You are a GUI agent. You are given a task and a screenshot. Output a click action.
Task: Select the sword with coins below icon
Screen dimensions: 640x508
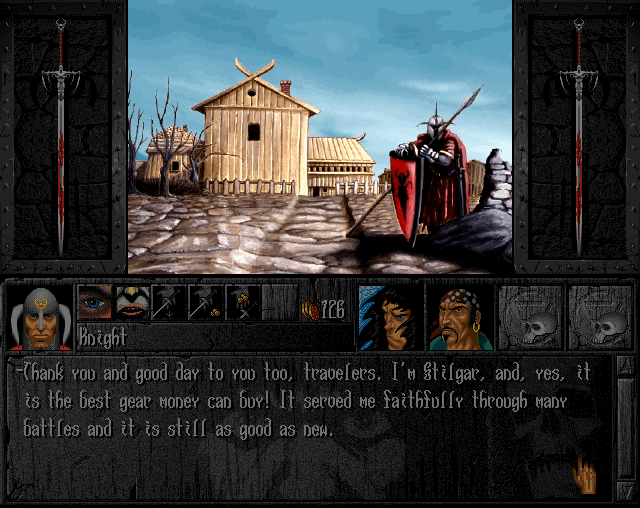click(x=206, y=302)
